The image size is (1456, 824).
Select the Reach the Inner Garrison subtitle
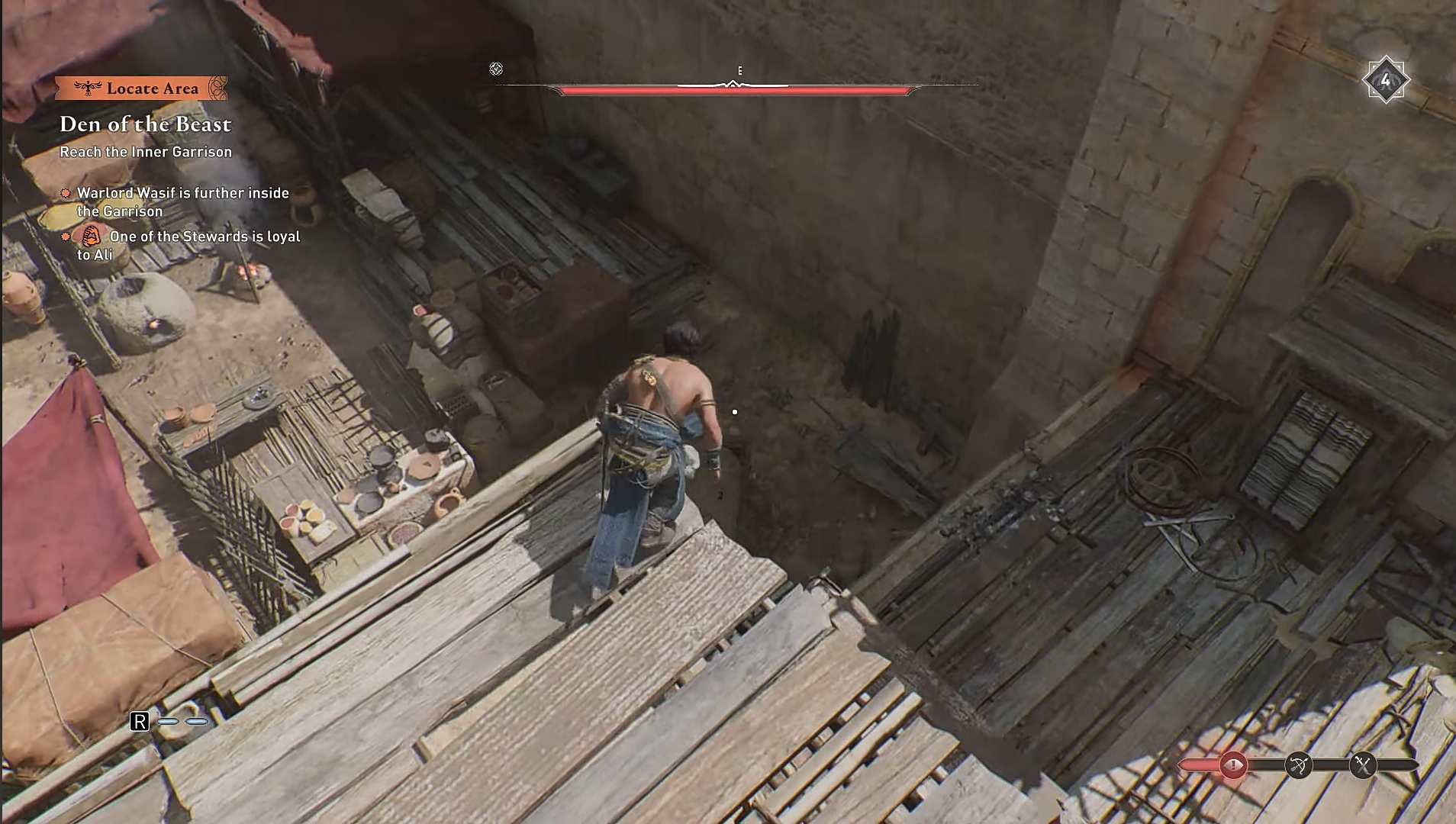(x=146, y=152)
